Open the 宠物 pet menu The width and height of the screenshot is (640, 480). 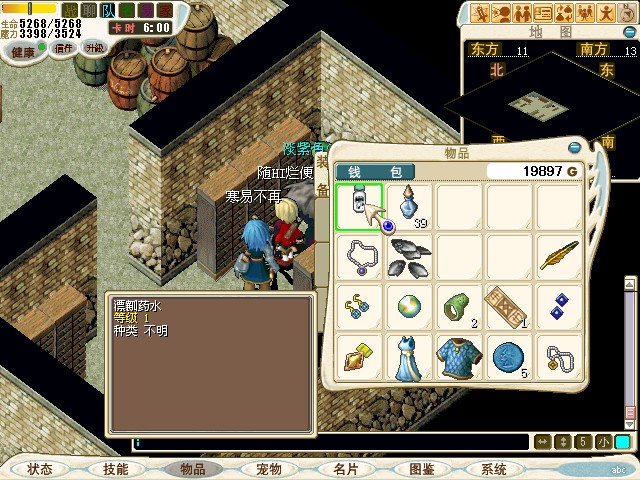pyautogui.click(x=269, y=469)
